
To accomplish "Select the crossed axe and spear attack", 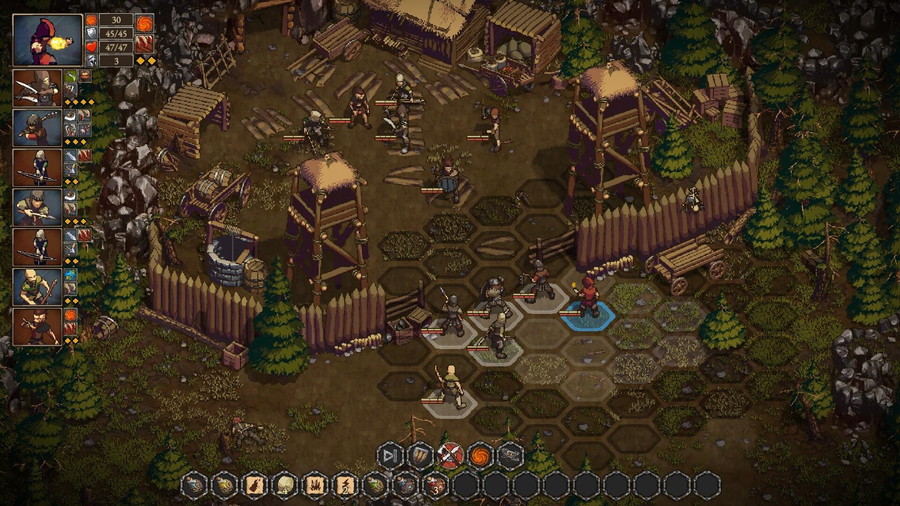I will pyautogui.click(x=451, y=456).
